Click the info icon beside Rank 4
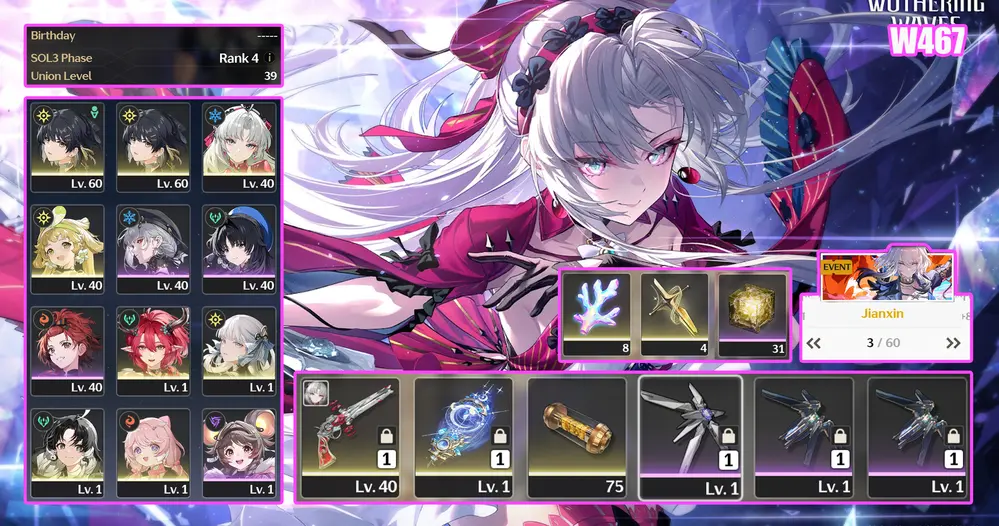Viewport: 999px width, 526px height. tap(270, 58)
